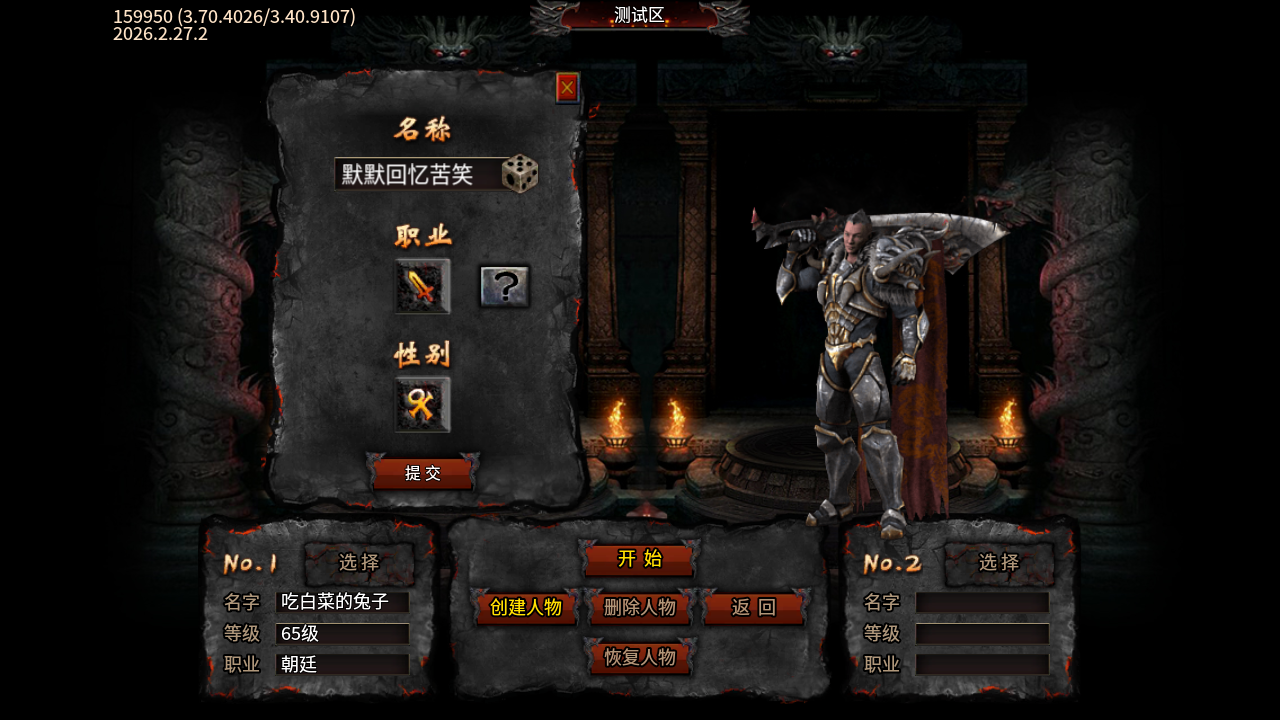The image size is (1280, 720).
Task: Restore a character via 恢复人物
Action: (640, 658)
